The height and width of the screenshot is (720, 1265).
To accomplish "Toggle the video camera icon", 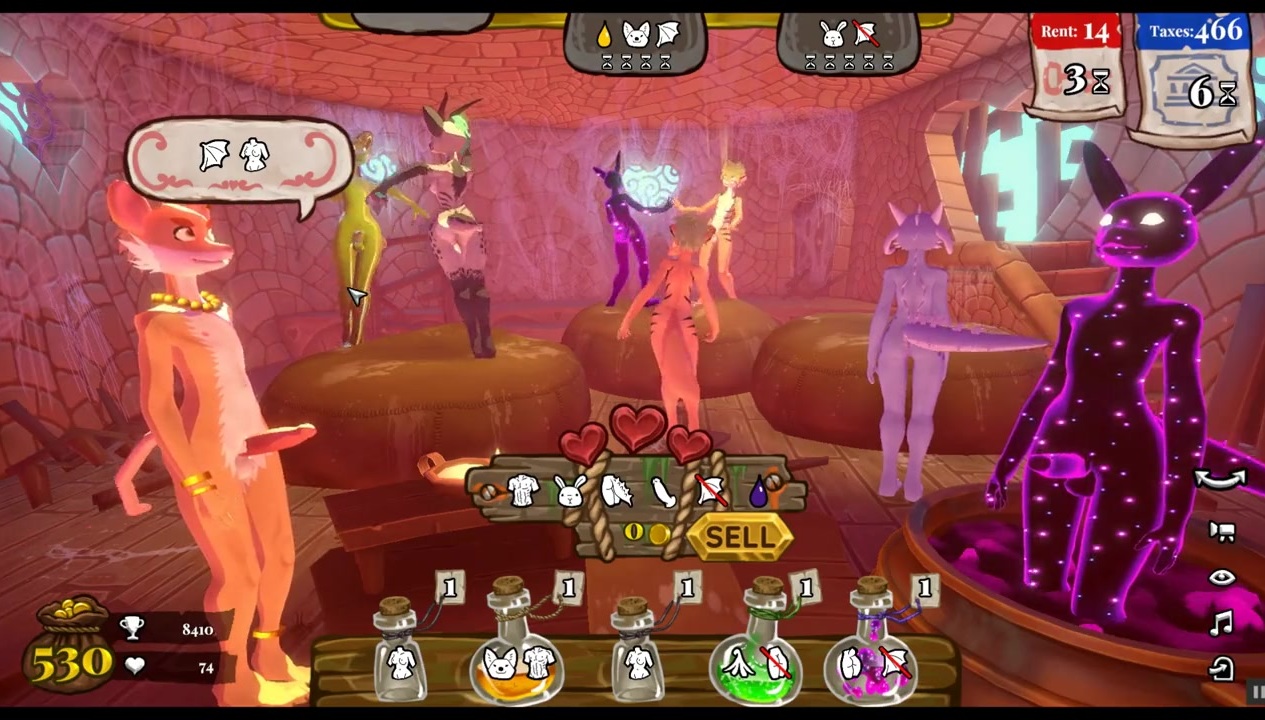I will pyautogui.click(x=1221, y=531).
